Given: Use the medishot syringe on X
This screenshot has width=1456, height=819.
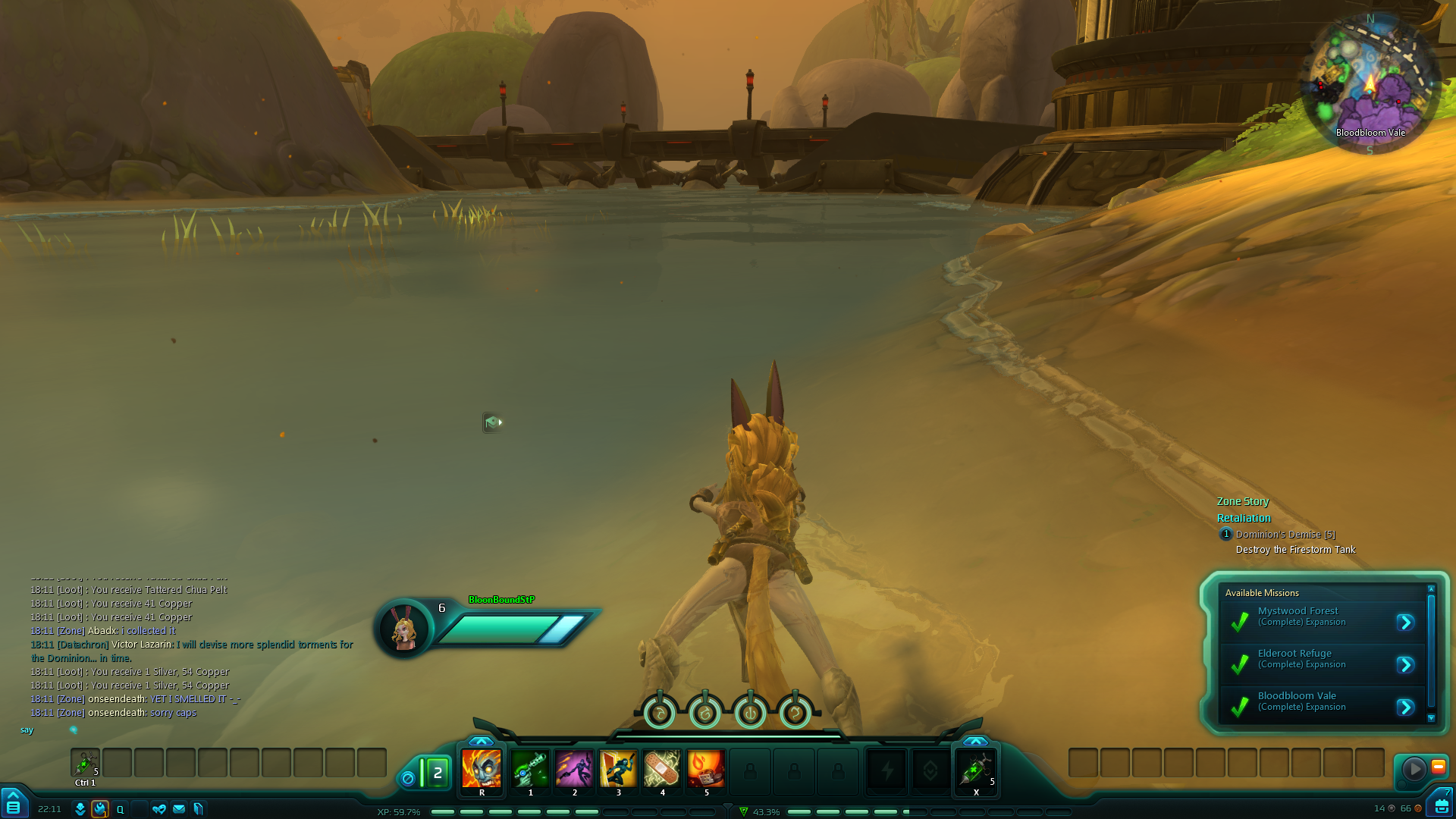Looking at the screenshot, I should click(x=976, y=769).
